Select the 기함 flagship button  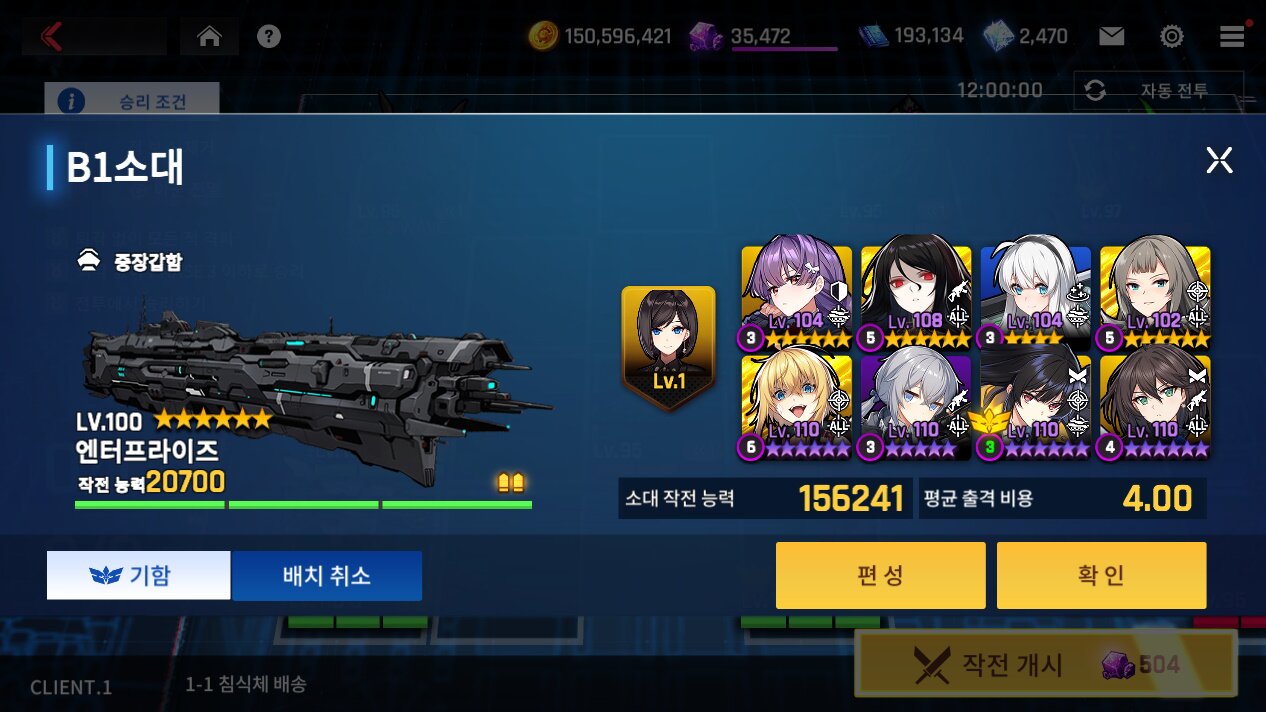coord(138,575)
